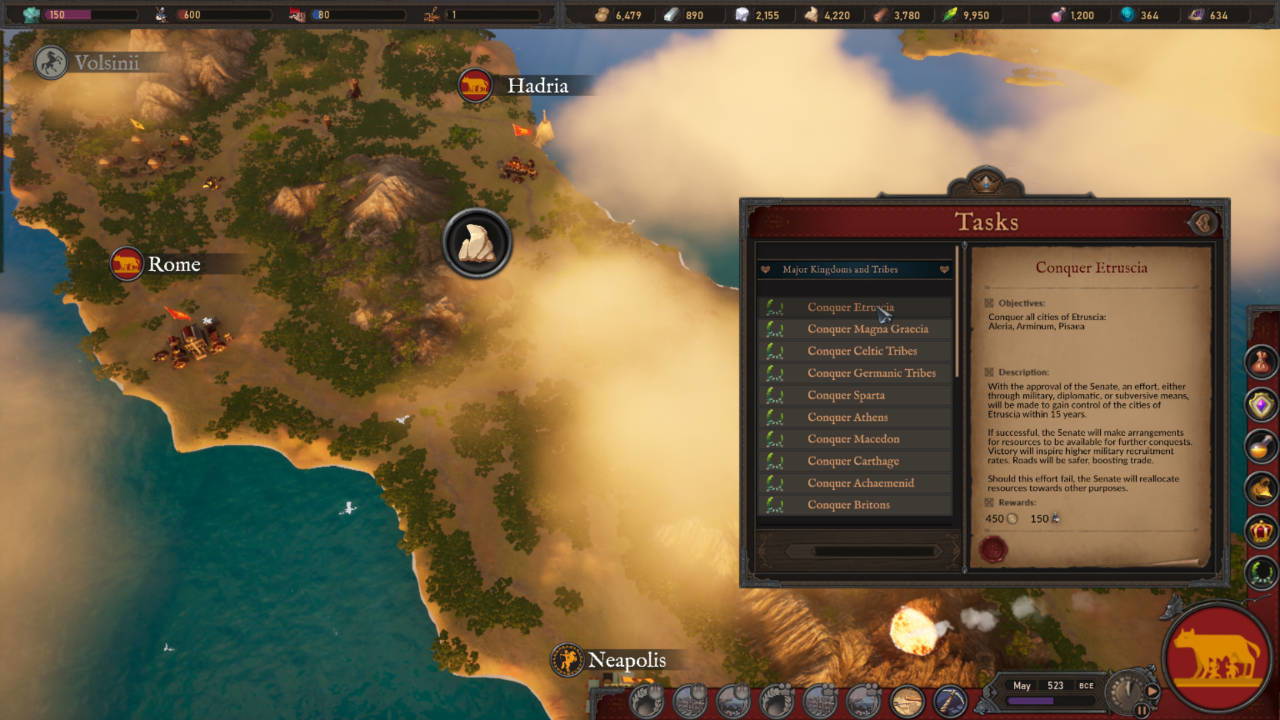Image resolution: width=1280 pixels, height=720 pixels.
Task: Open the purple gem shield side menu
Action: point(1262,404)
